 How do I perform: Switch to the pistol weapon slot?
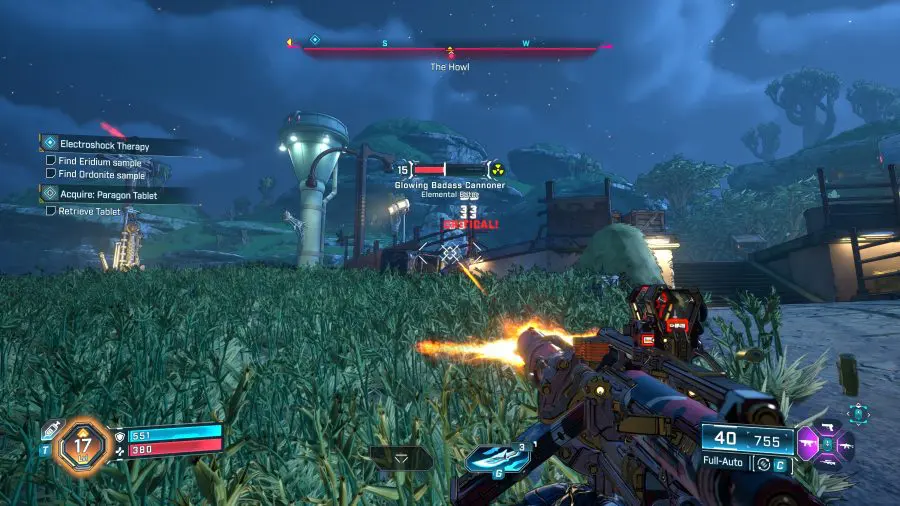tap(828, 427)
